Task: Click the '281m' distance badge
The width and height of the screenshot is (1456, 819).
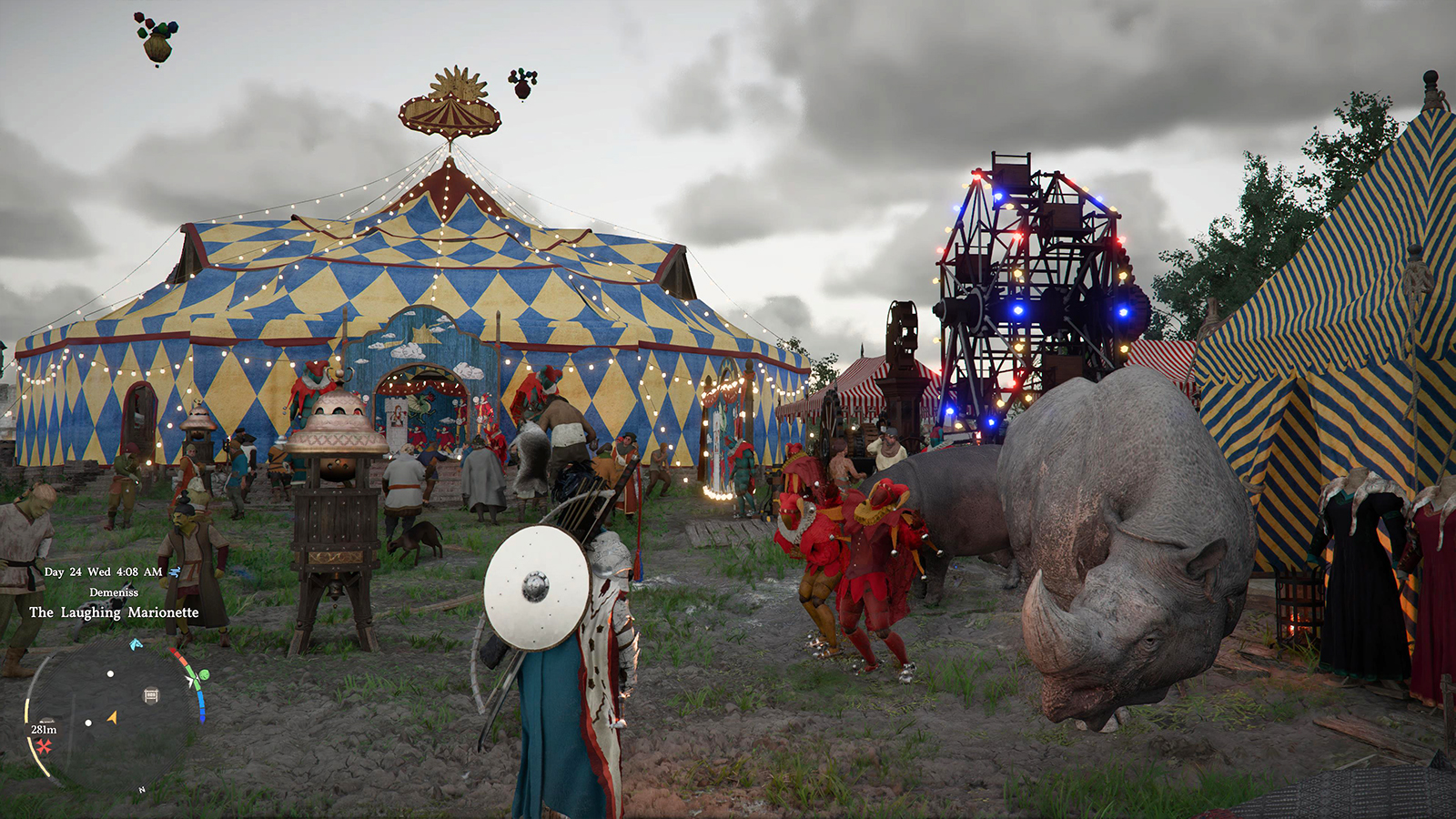Action: 44,729
